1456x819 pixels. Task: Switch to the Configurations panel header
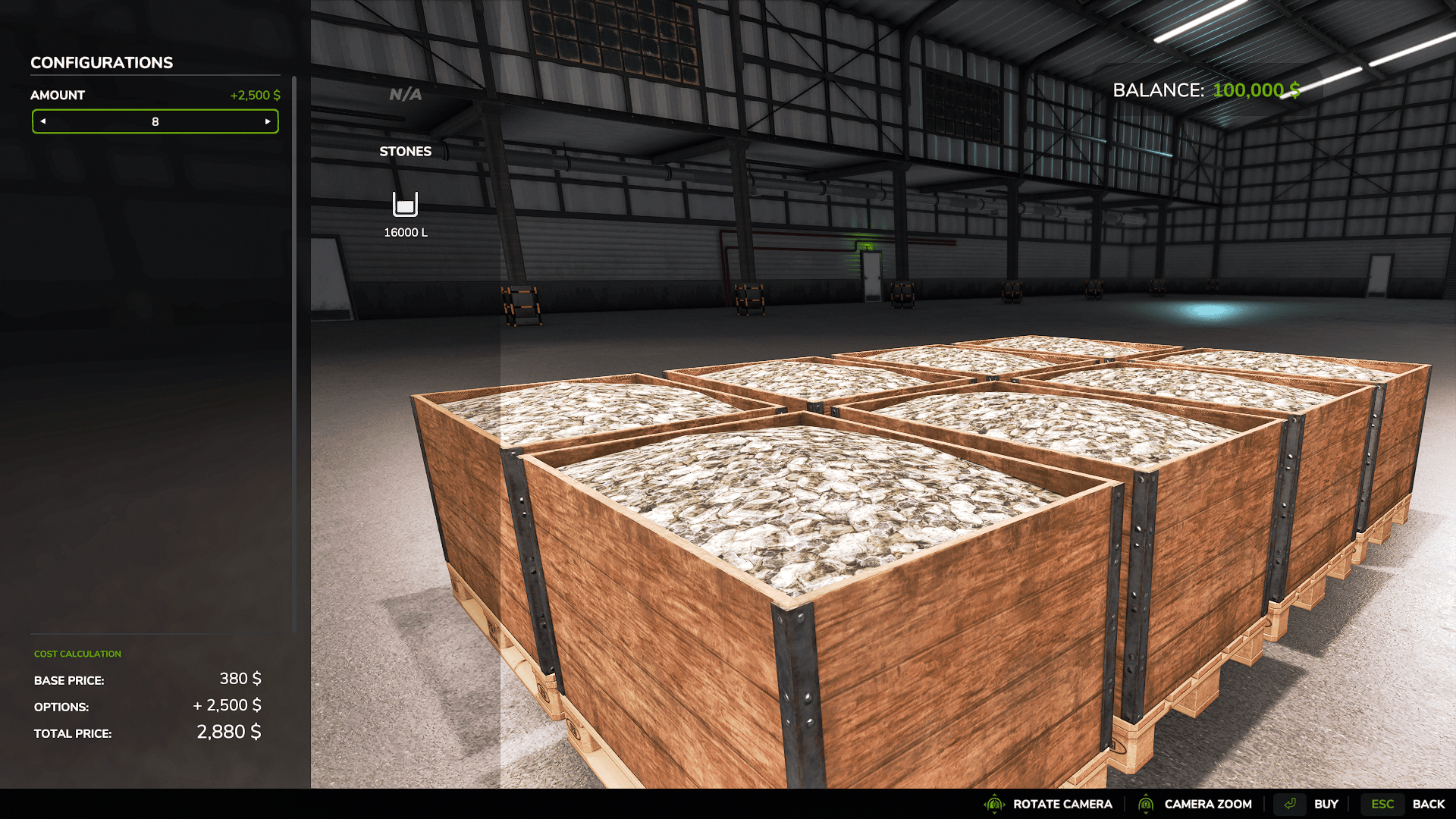(101, 62)
